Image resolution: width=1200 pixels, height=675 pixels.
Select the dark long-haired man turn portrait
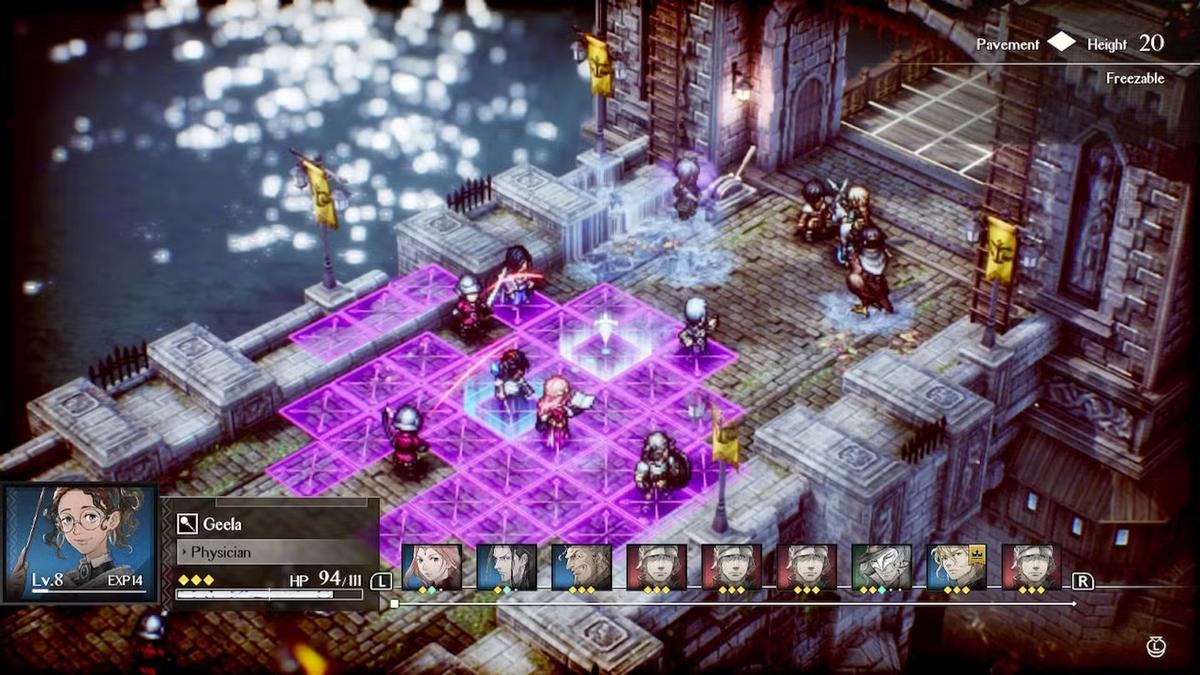click(507, 567)
